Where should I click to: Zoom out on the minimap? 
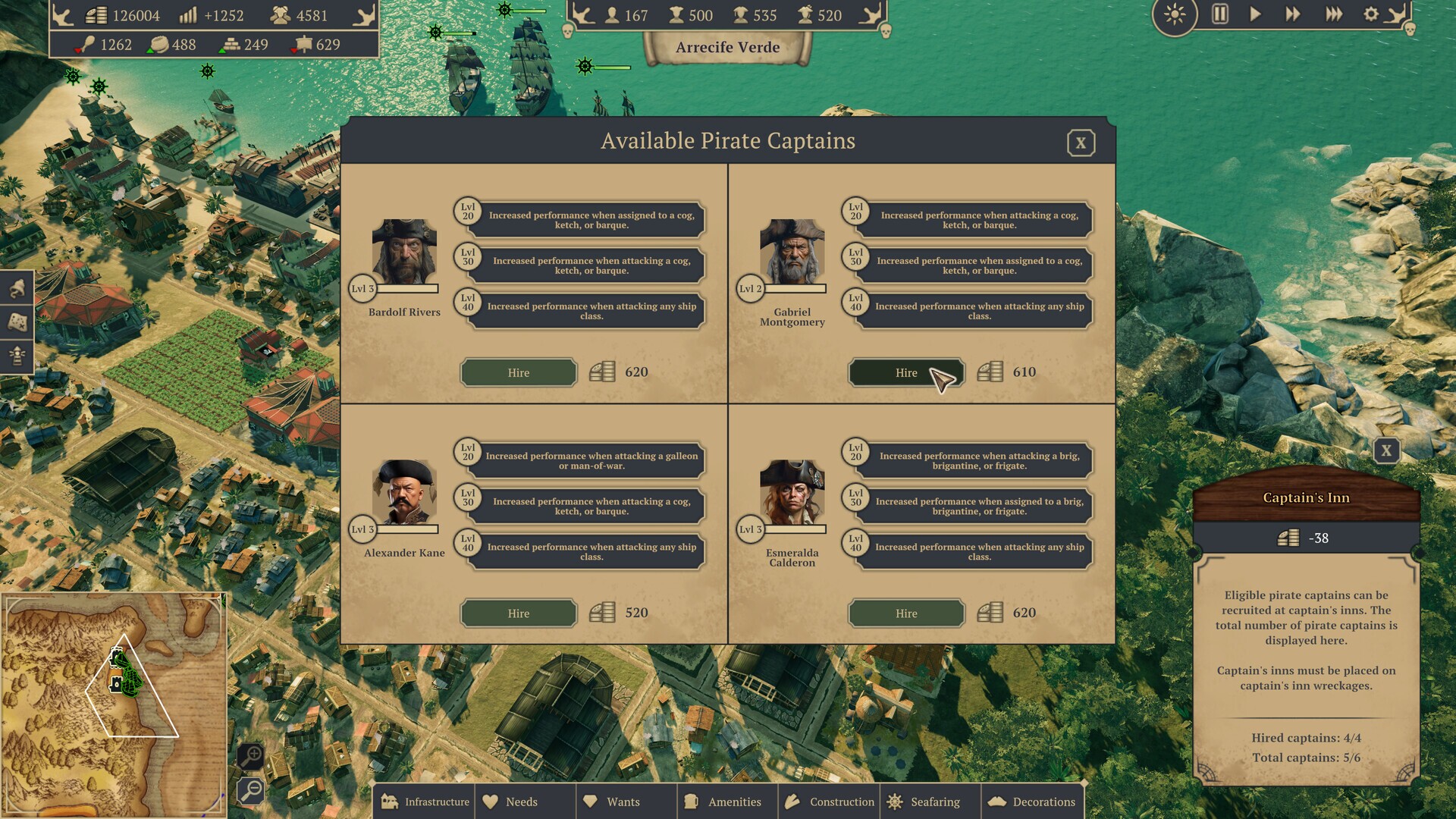(252, 791)
